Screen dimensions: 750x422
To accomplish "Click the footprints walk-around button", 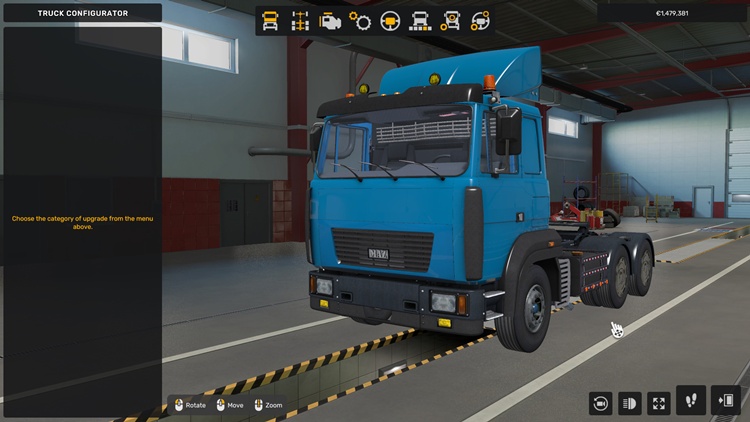I will click(691, 400).
